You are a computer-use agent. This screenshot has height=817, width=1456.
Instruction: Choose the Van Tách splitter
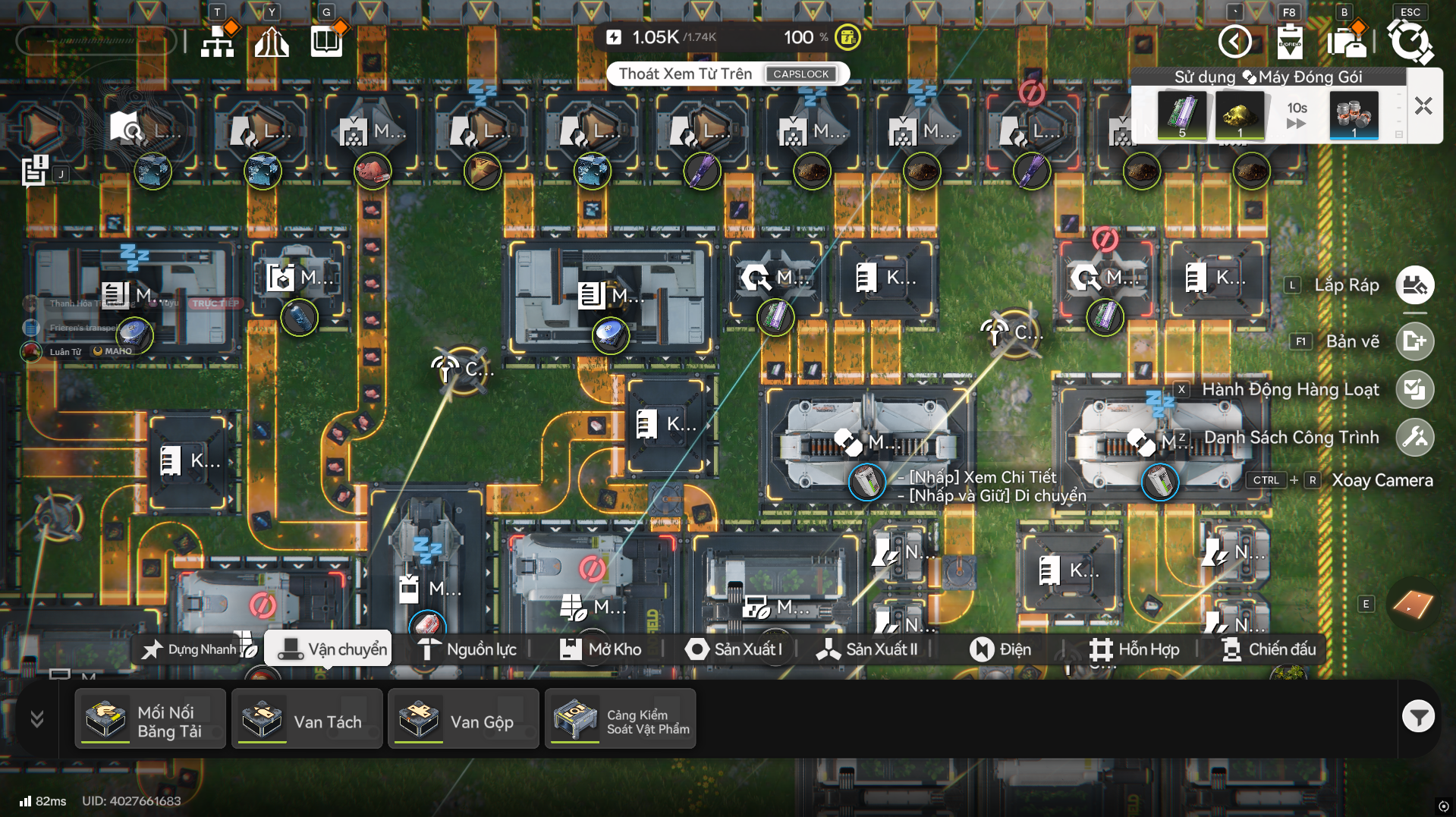point(307,719)
